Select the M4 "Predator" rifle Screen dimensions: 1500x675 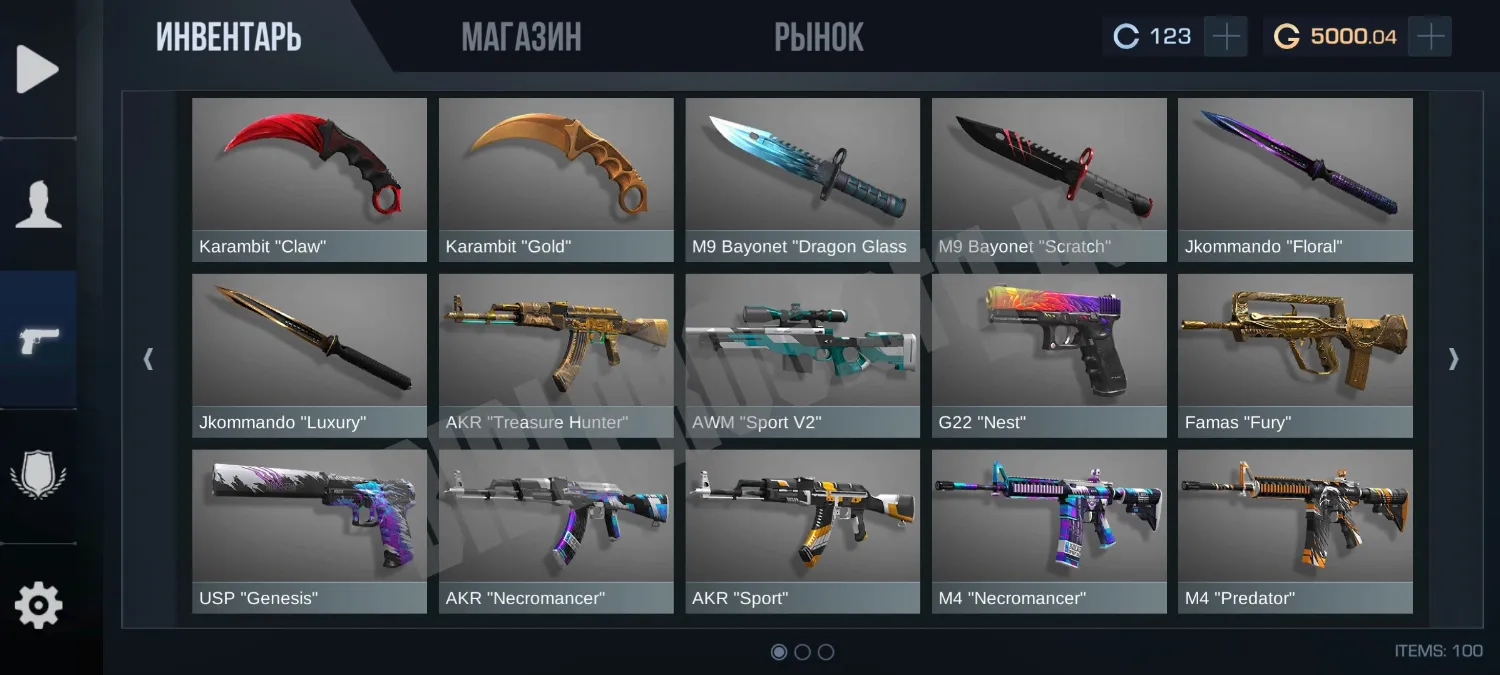(1295, 531)
